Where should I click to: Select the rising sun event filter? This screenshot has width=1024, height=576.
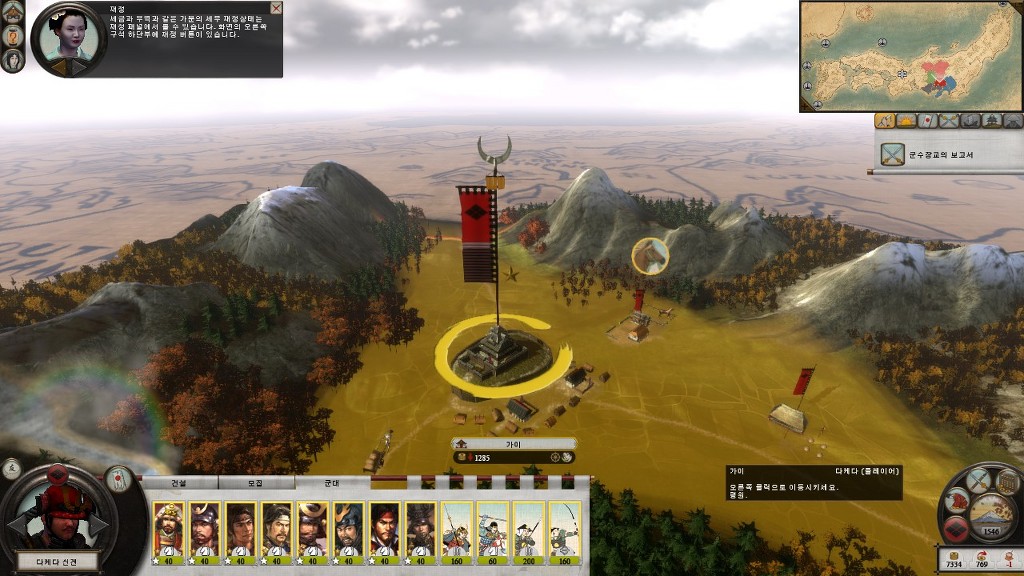click(905, 121)
